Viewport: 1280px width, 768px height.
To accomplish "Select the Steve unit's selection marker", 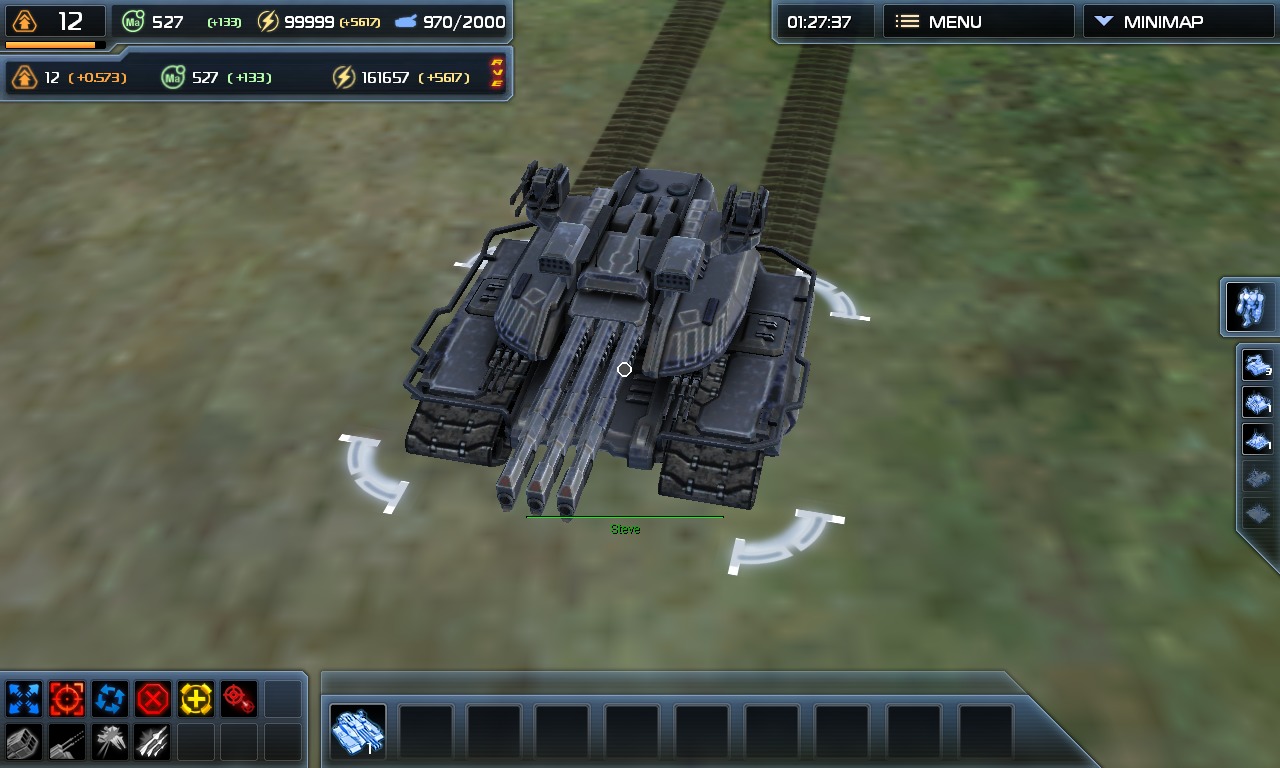I will point(624,370).
